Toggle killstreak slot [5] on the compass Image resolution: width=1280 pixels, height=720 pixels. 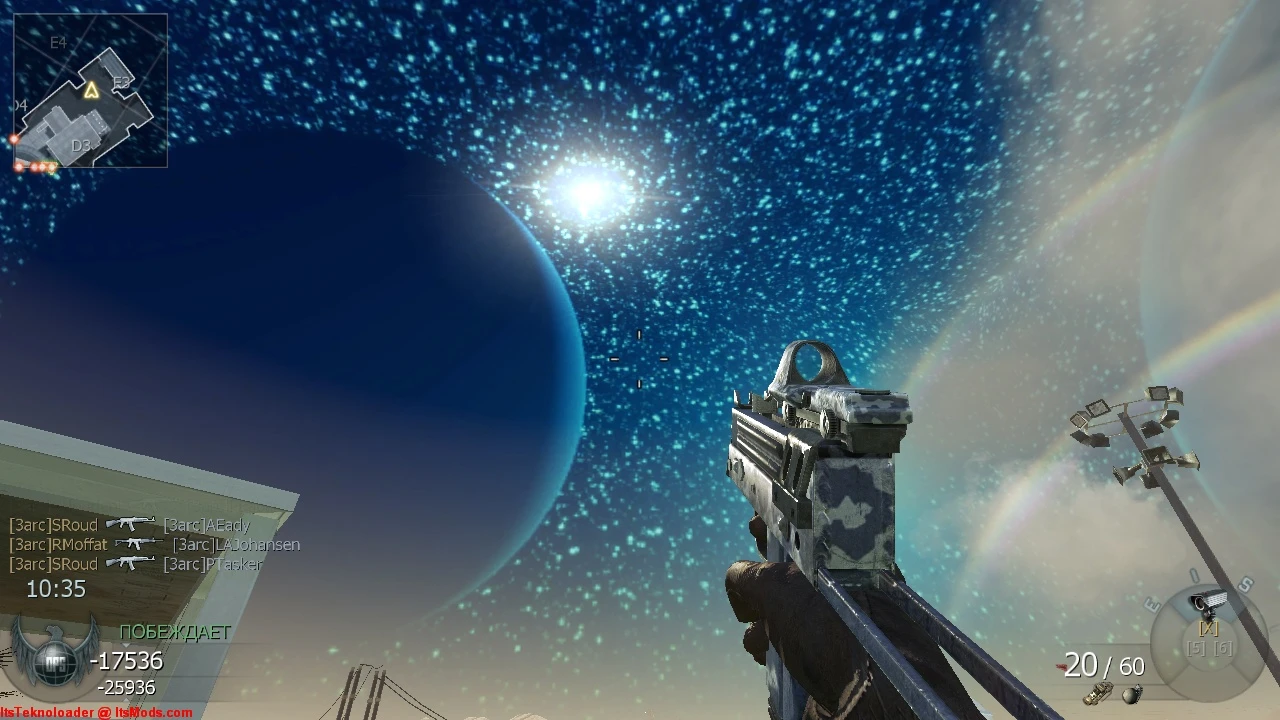pyautogui.click(x=1197, y=648)
